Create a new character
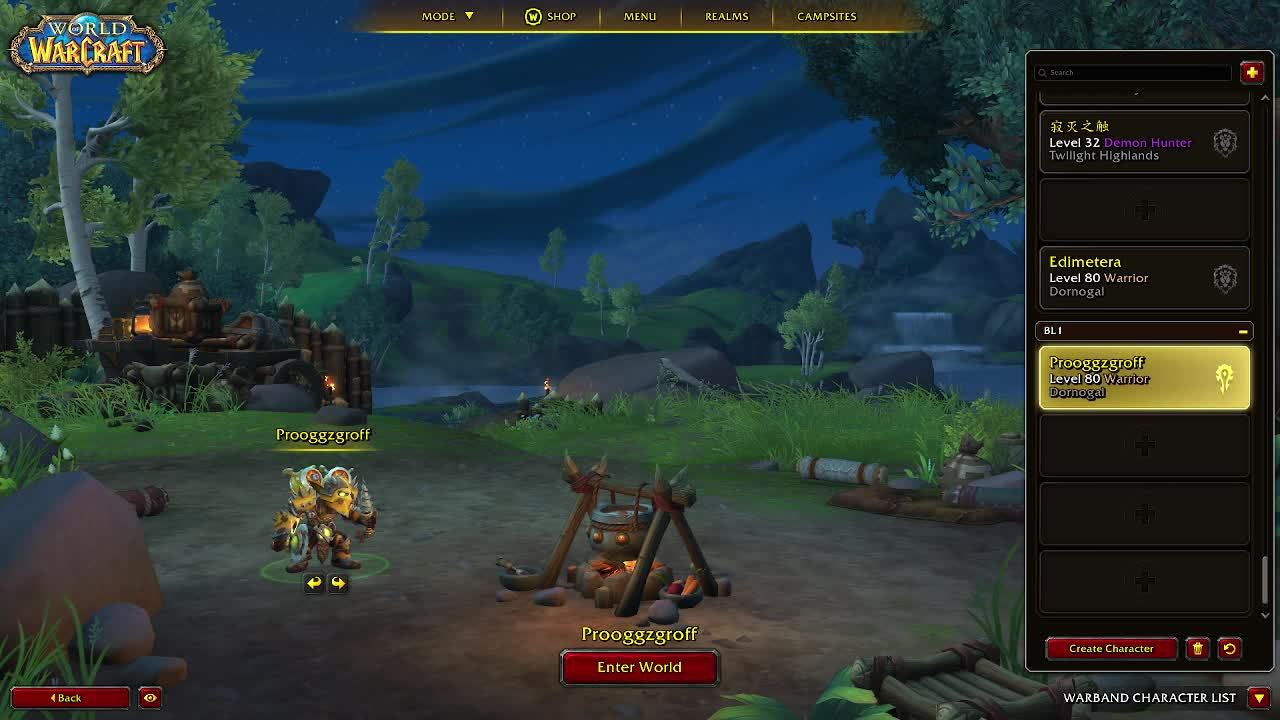The height and width of the screenshot is (720, 1280). pyautogui.click(x=1111, y=648)
